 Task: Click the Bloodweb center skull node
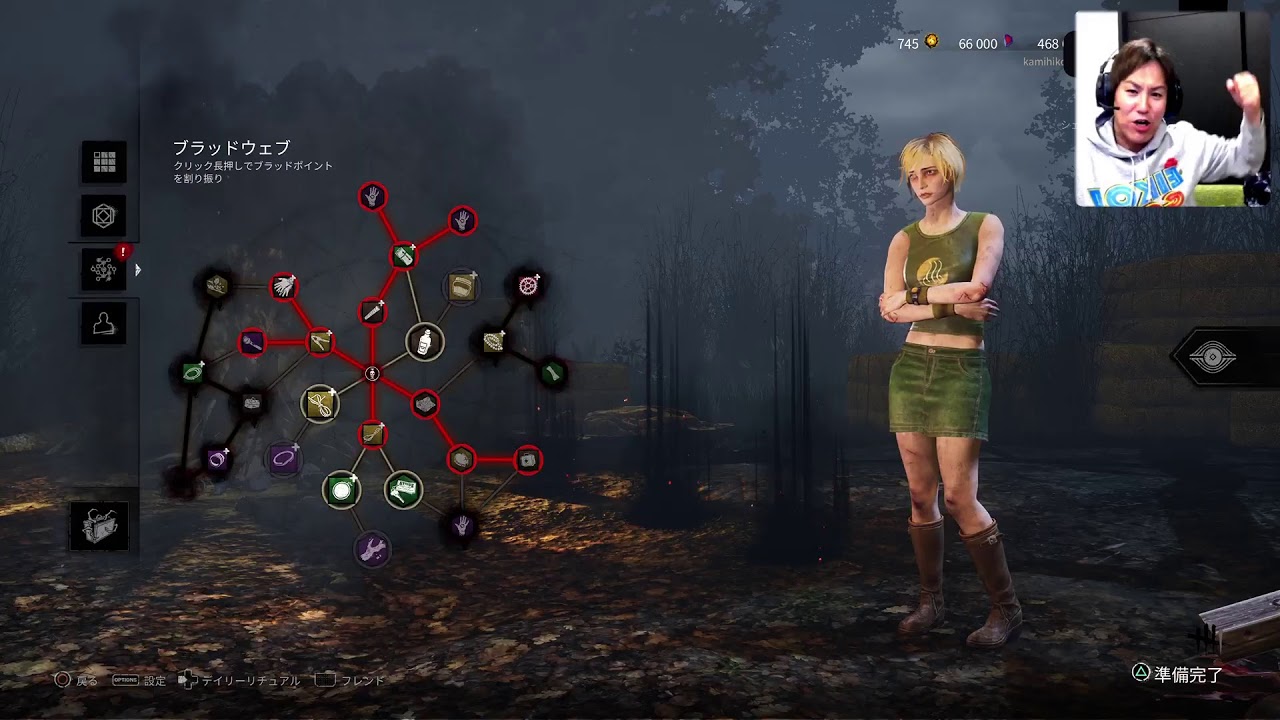(x=372, y=374)
